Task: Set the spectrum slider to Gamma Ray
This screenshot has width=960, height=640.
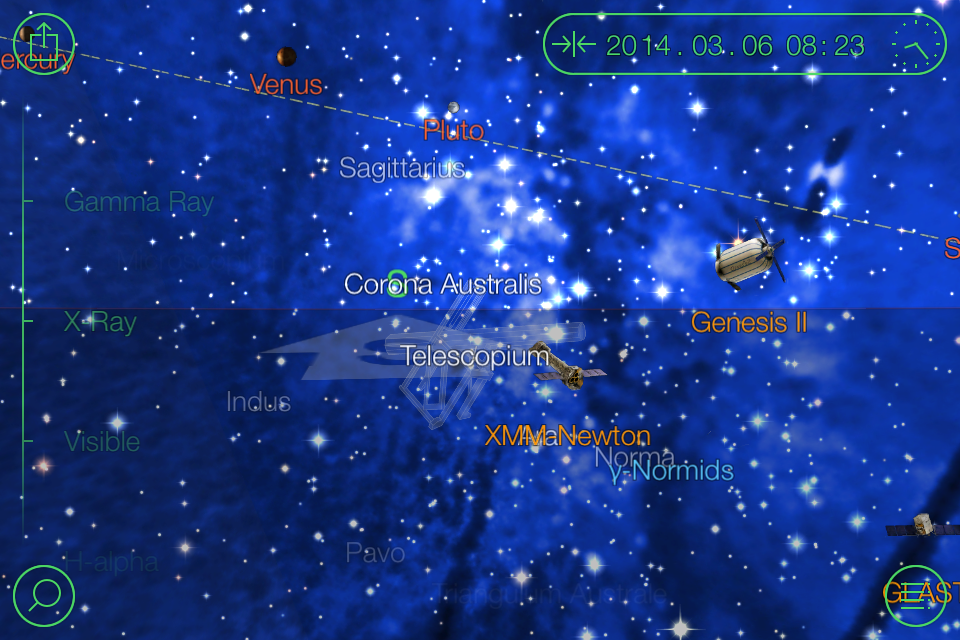Action: click(x=139, y=202)
